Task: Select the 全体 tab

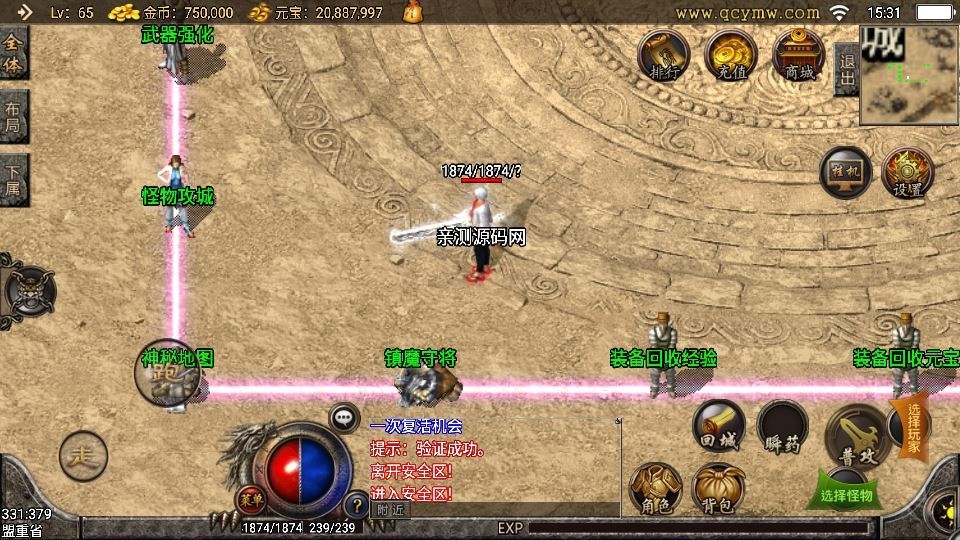Action: (13, 53)
